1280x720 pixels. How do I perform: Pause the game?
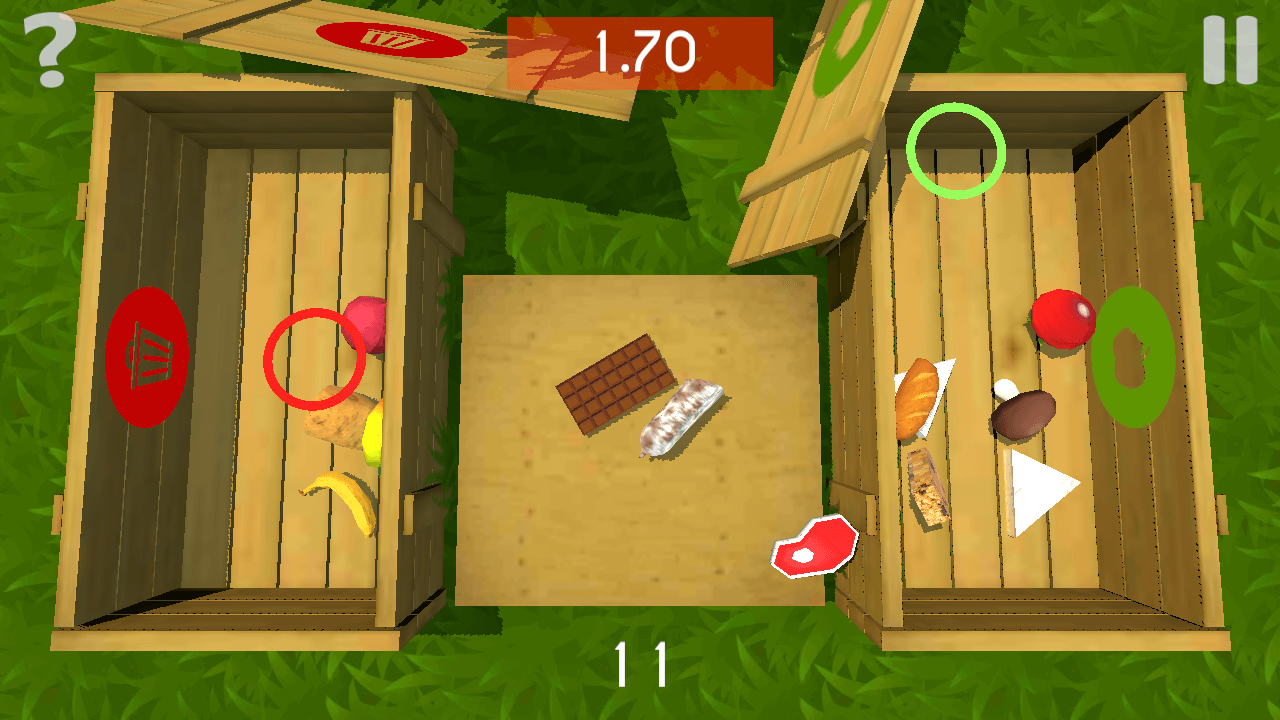(1228, 48)
